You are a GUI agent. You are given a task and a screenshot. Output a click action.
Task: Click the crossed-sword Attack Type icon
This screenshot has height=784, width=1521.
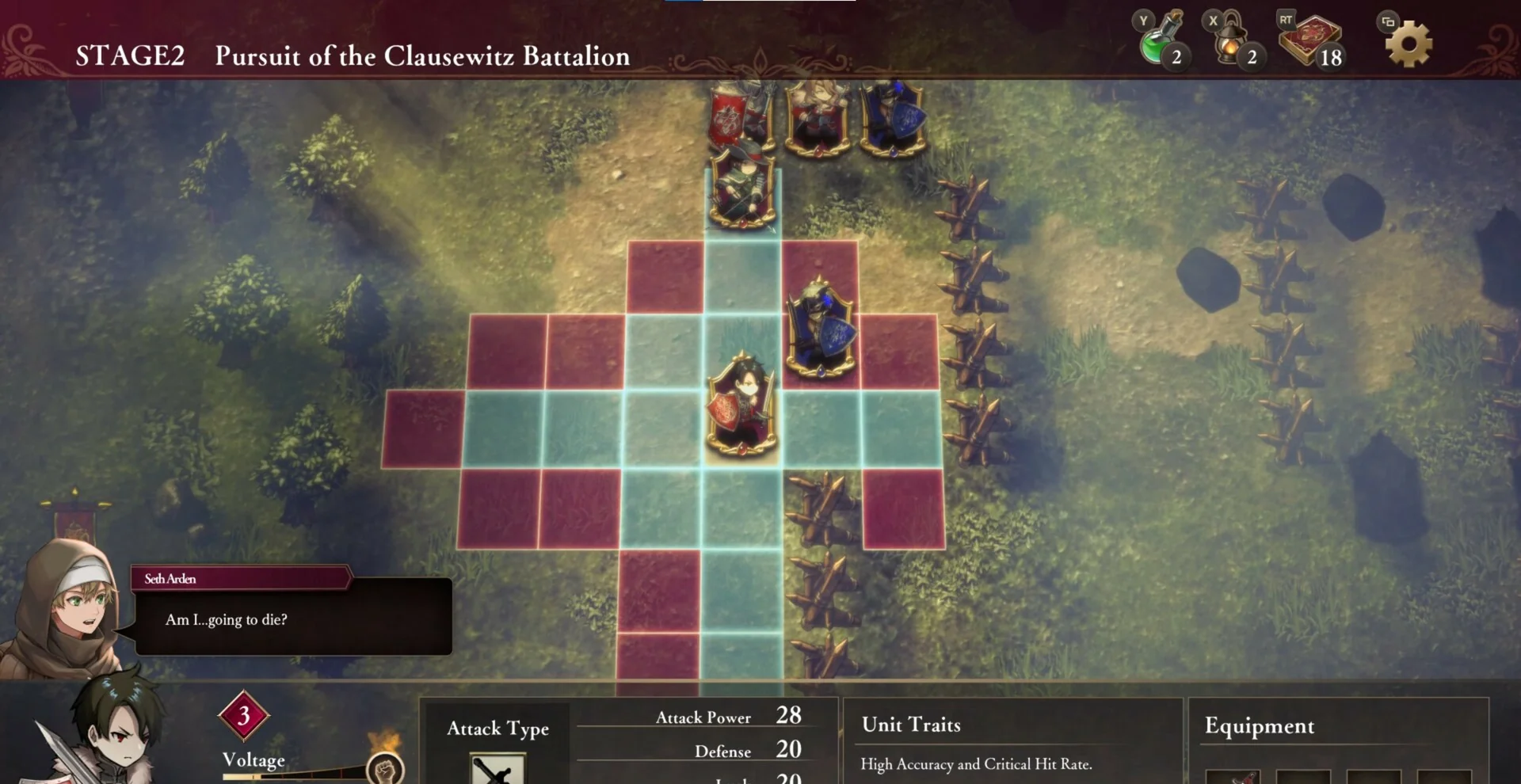(497, 770)
